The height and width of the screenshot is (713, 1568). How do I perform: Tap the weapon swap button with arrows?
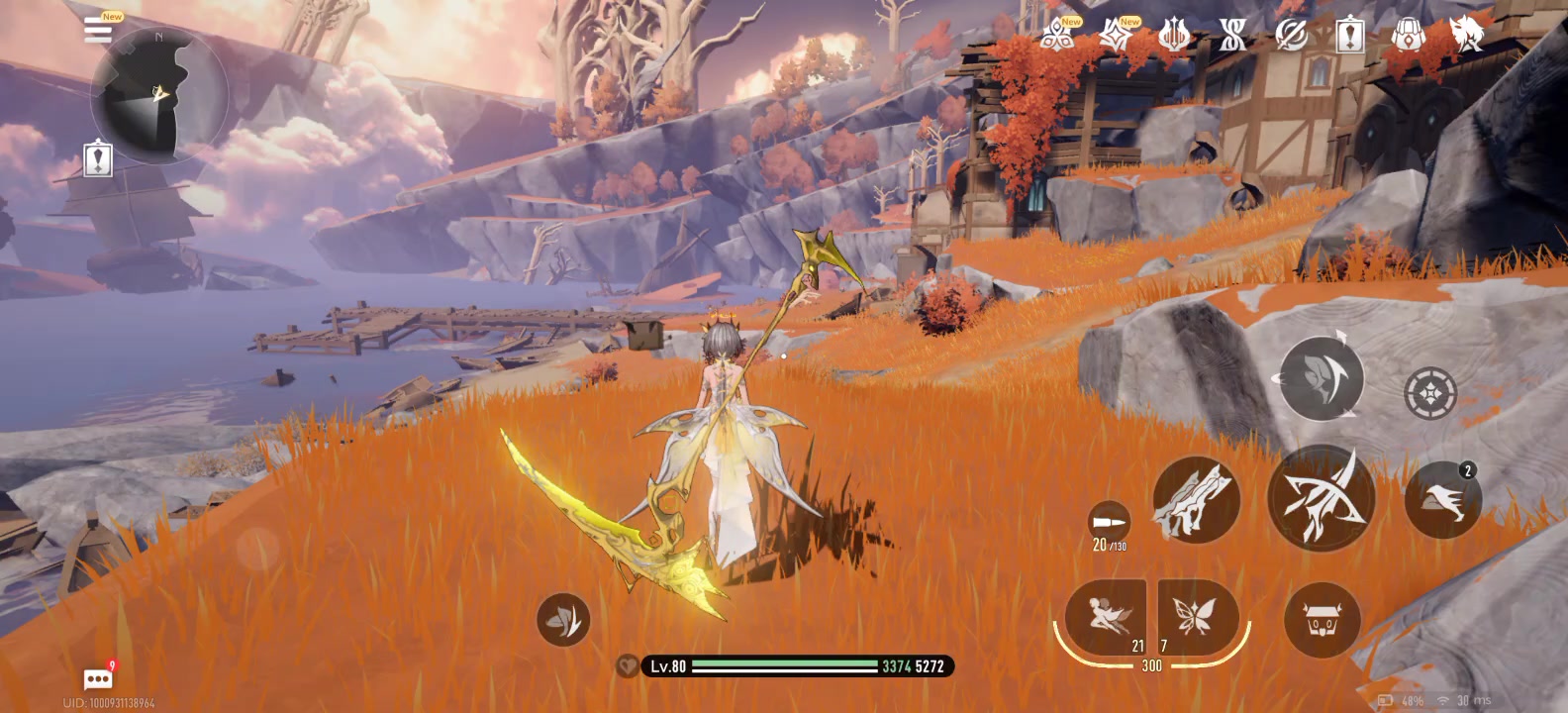click(1322, 377)
